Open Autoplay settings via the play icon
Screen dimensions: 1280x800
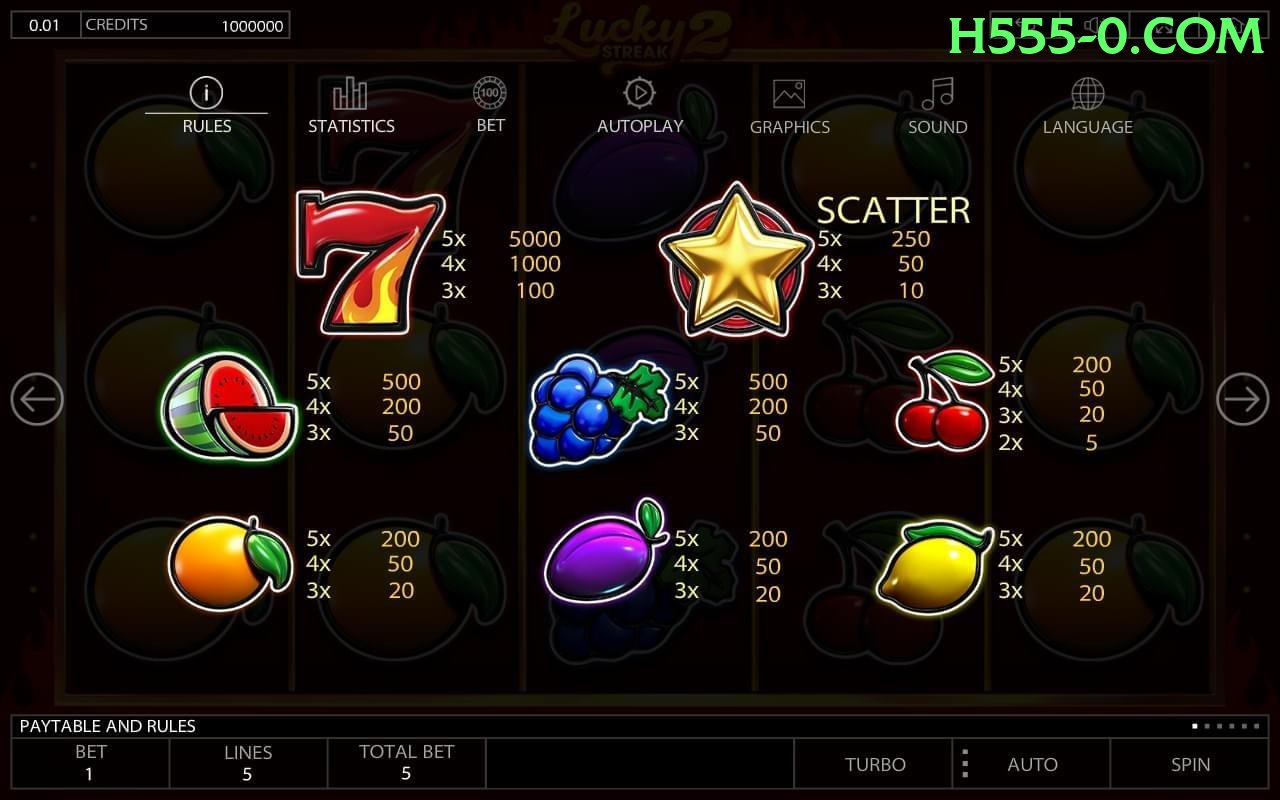(638, 94)
